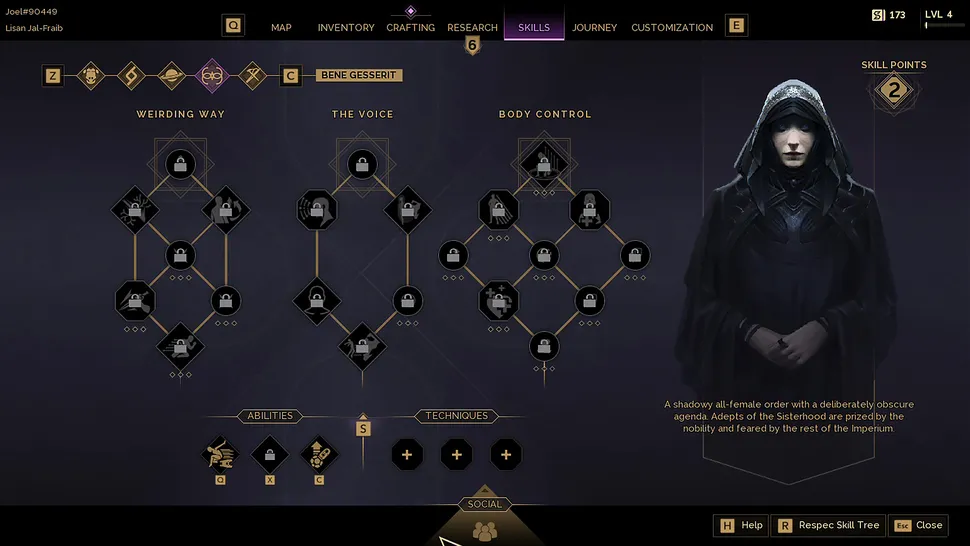Open the Help panel
Image resolution: width=970 pixels, height=546 pixels.
click(741, 525)
